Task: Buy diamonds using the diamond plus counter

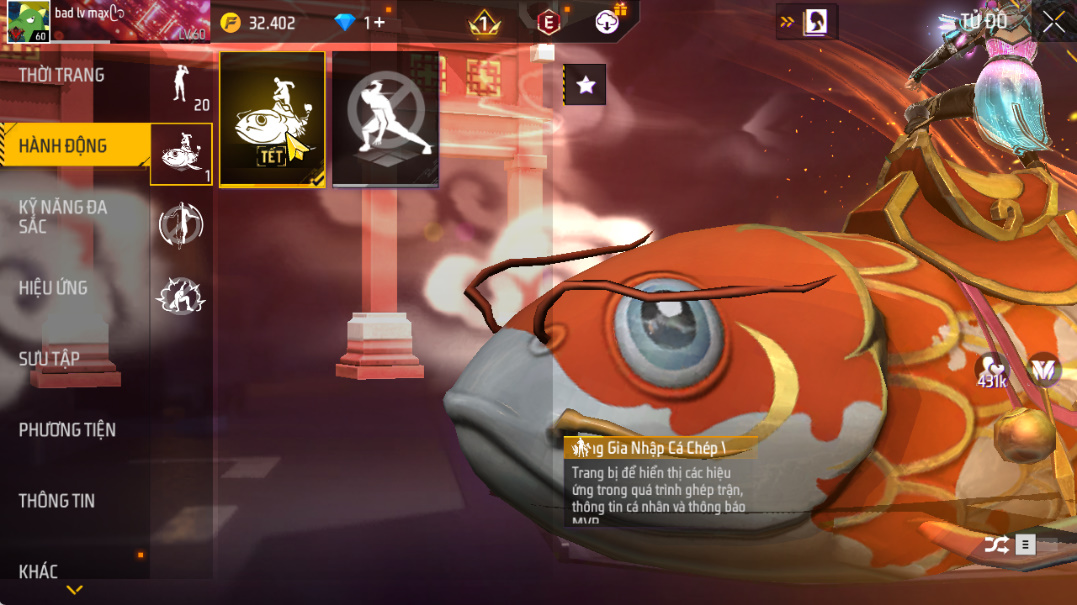Action: (x=362, y=22)
